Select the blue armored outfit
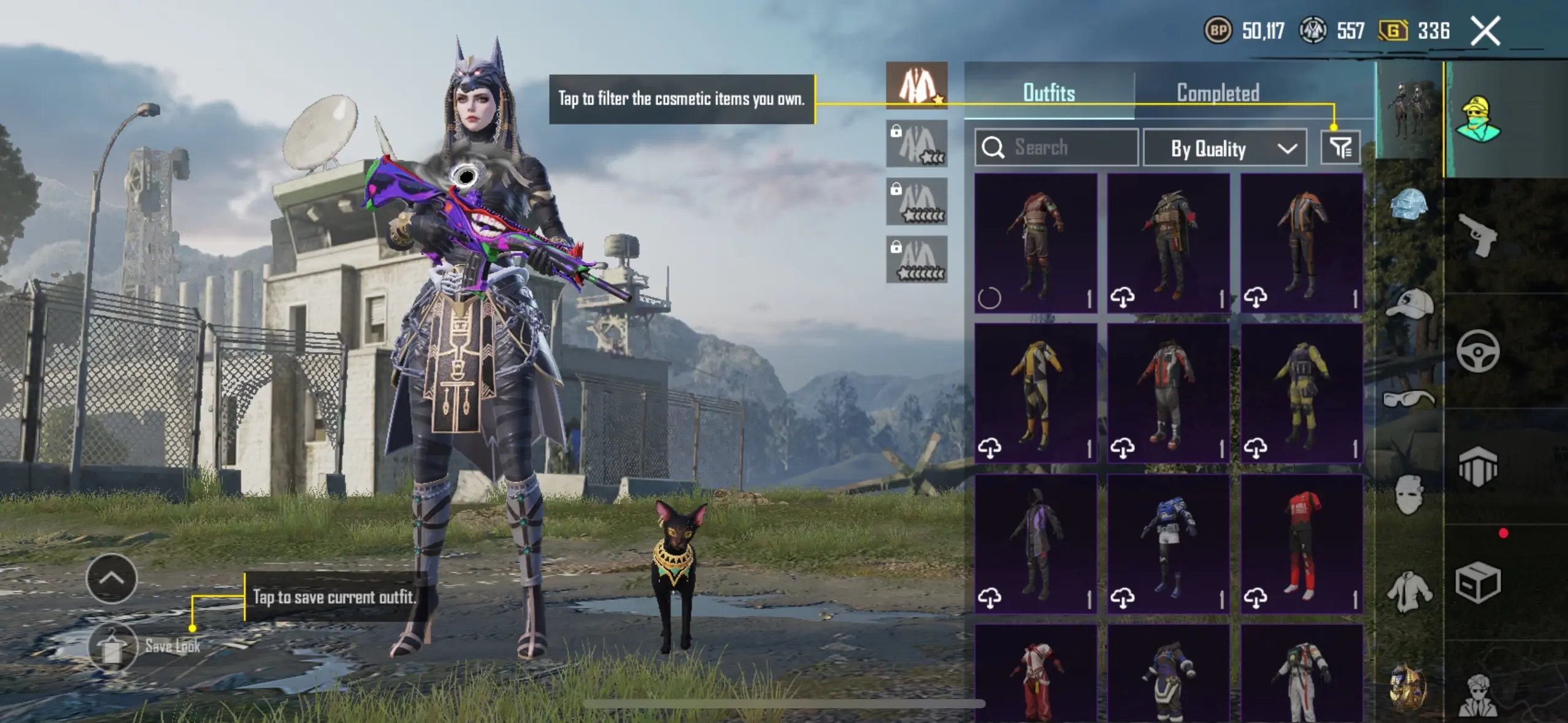Screen dimensions: 1568x723 tap(1168, 544)
